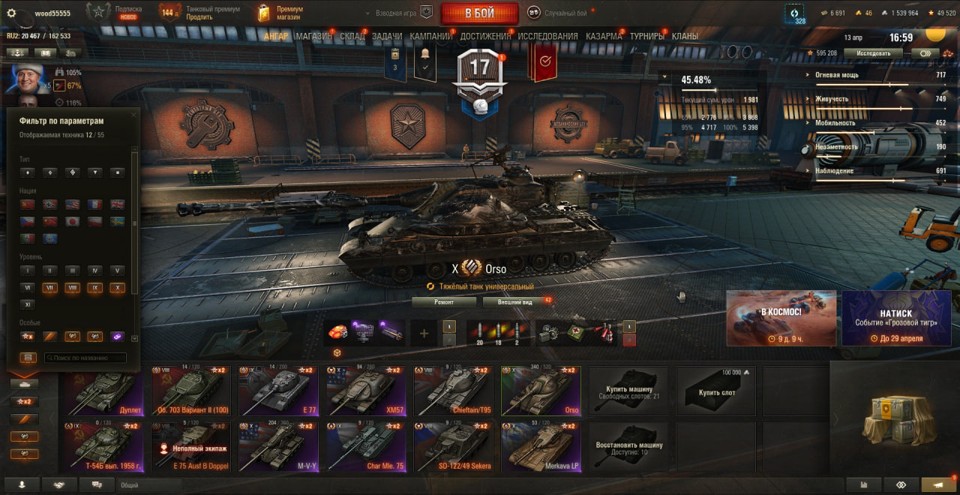Viewport: 960px width, 495px height.
Task: Click «Купить слот» to buy a slot
Action: [x=715, y=393]
